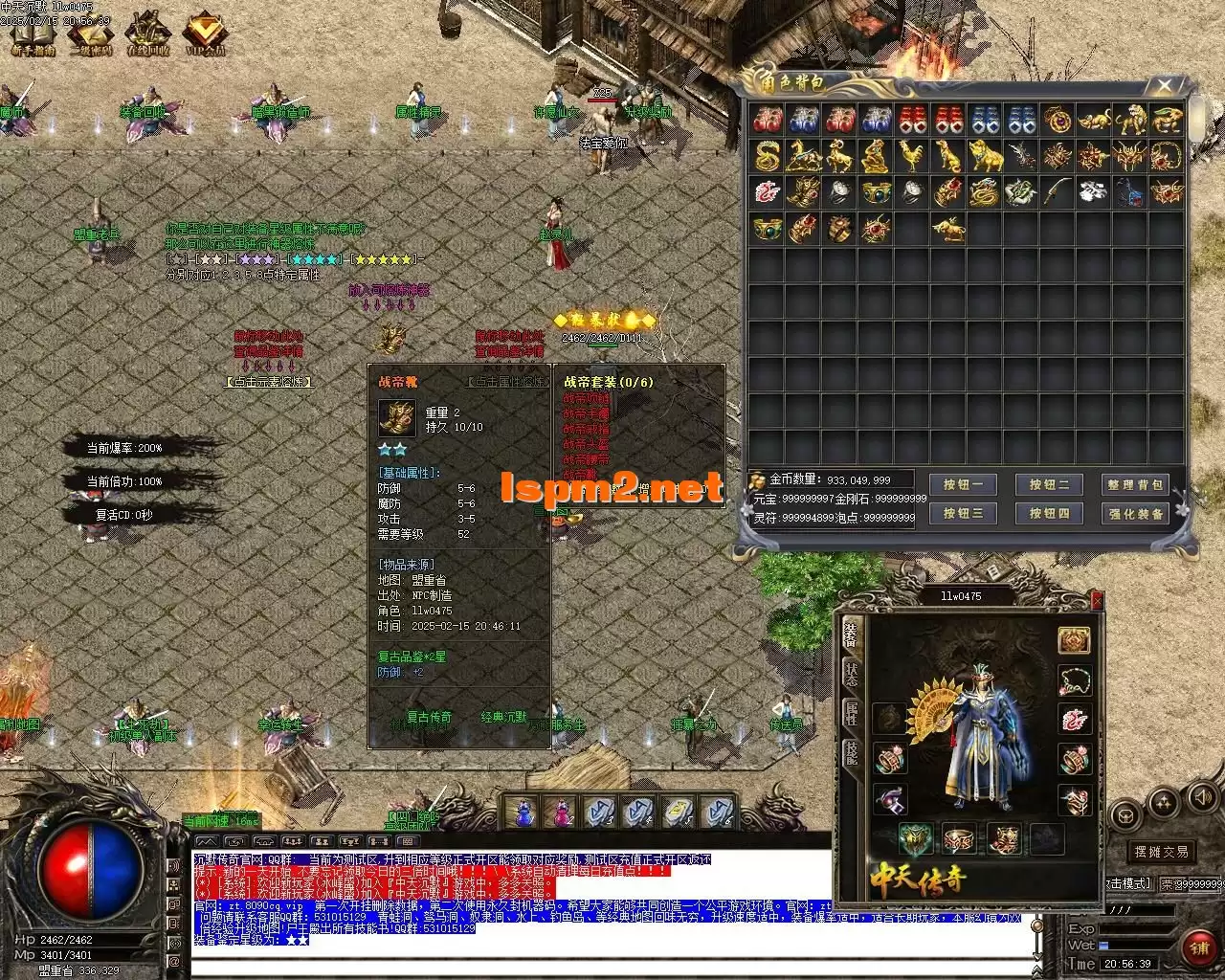Open the 新手指南 beginner guide
This screenshot has width=1225, height=980.
click(33, 34)
